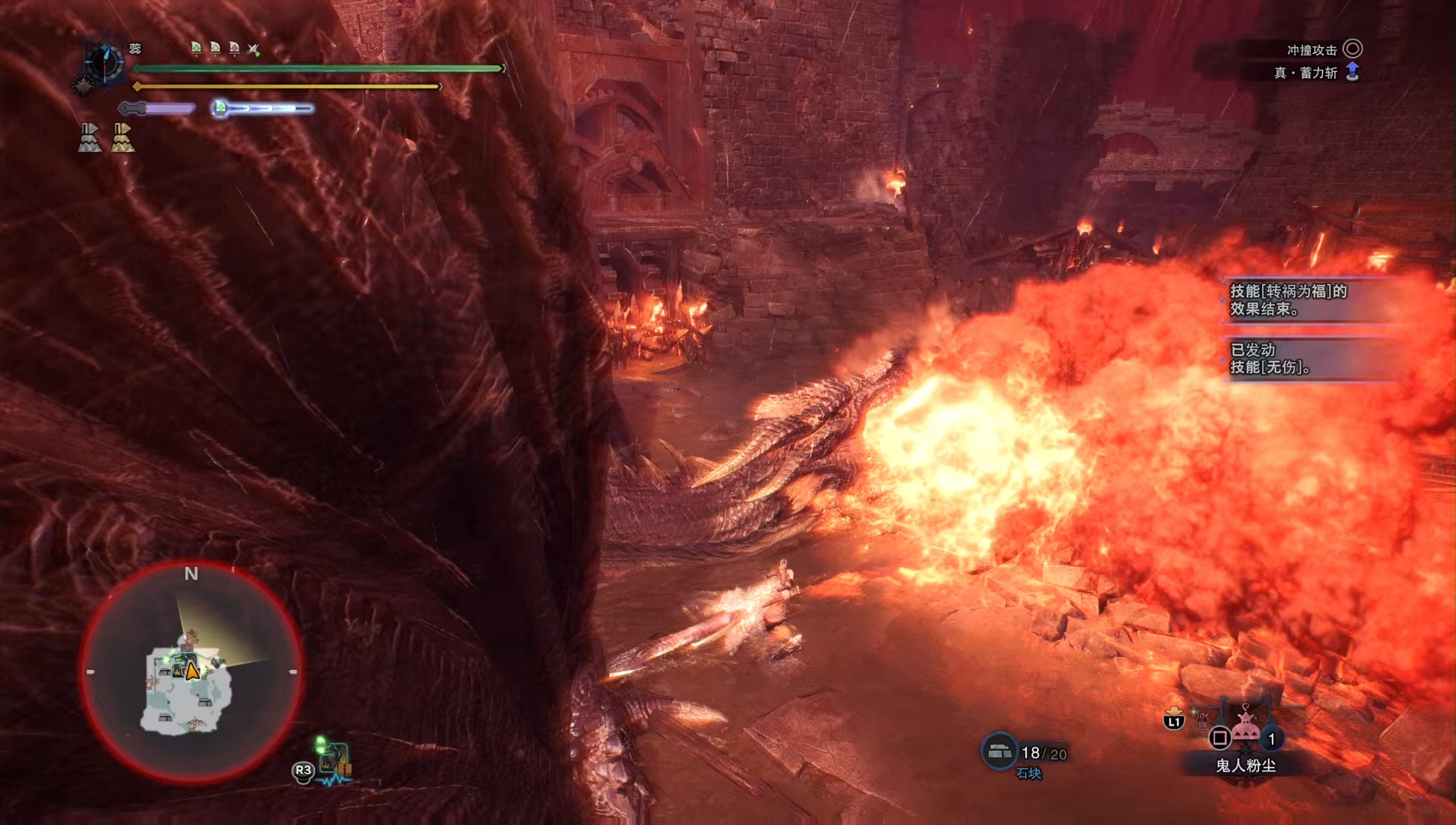1456x825 pixels.
Task: Click the faded item left of 鬼人粉尘
Action: (x=1201, y=719)
